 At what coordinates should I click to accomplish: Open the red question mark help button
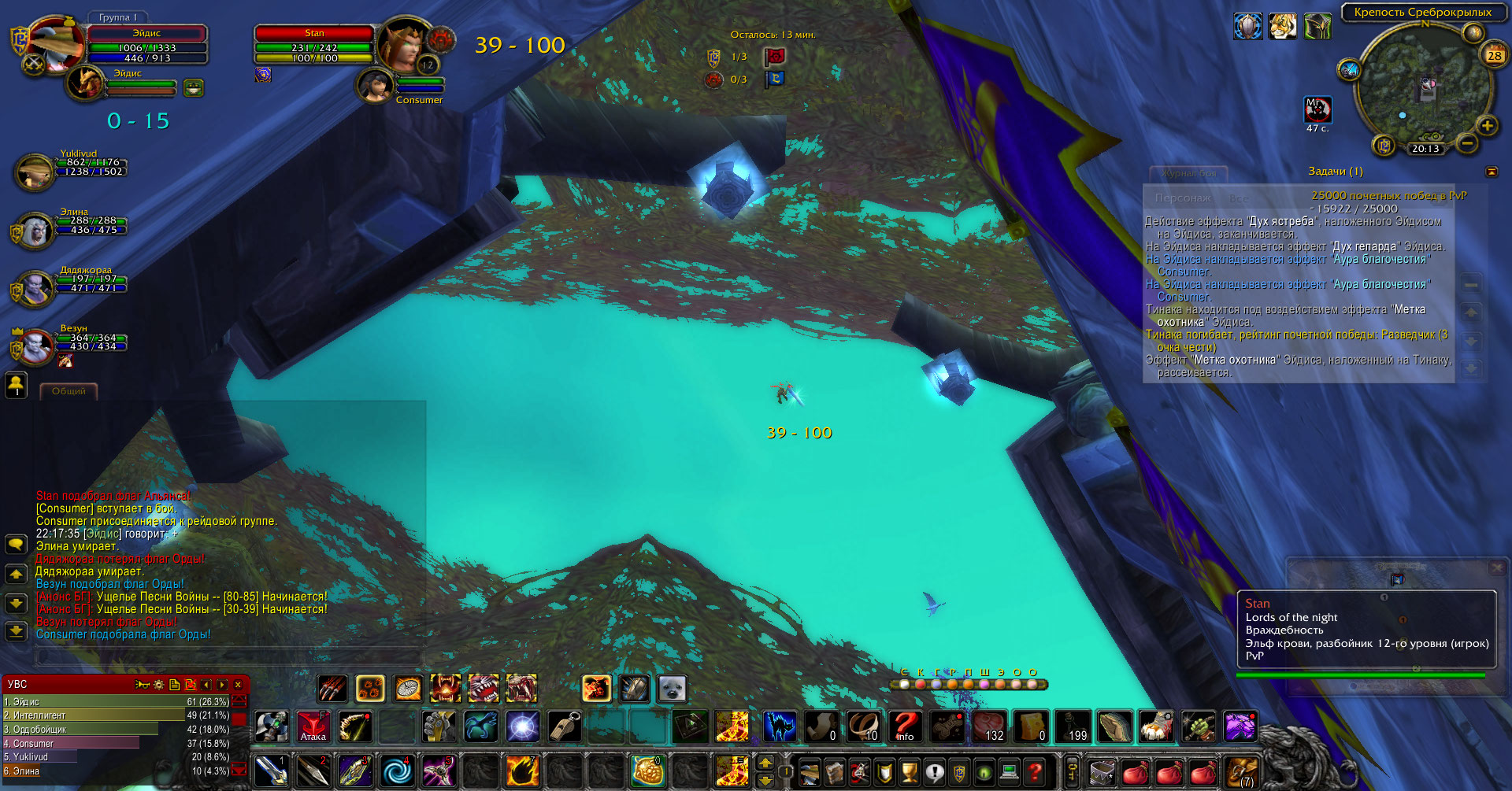pyautogui.click(x=1035, y=772)
